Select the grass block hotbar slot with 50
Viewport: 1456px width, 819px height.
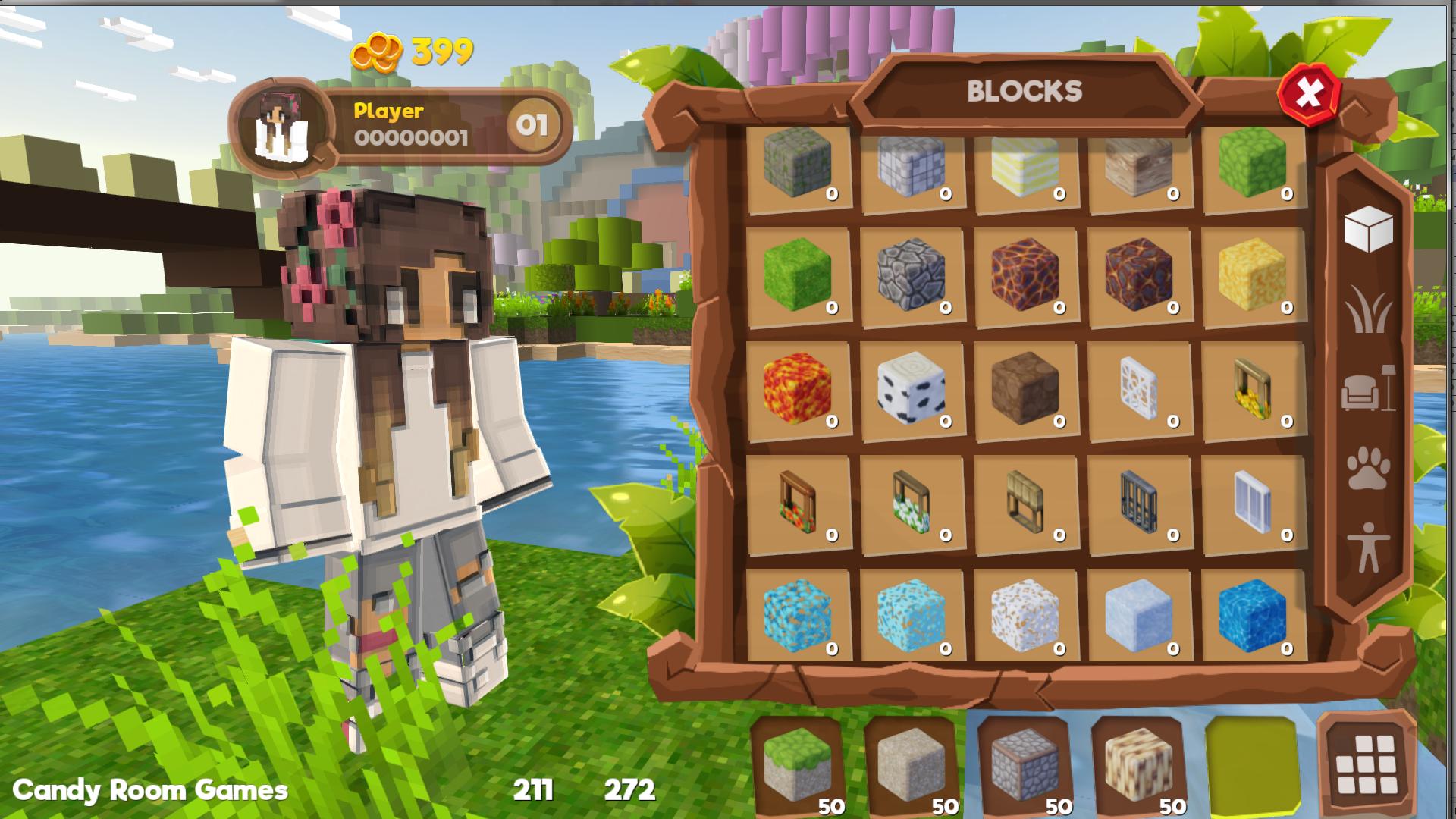[798, 766]
